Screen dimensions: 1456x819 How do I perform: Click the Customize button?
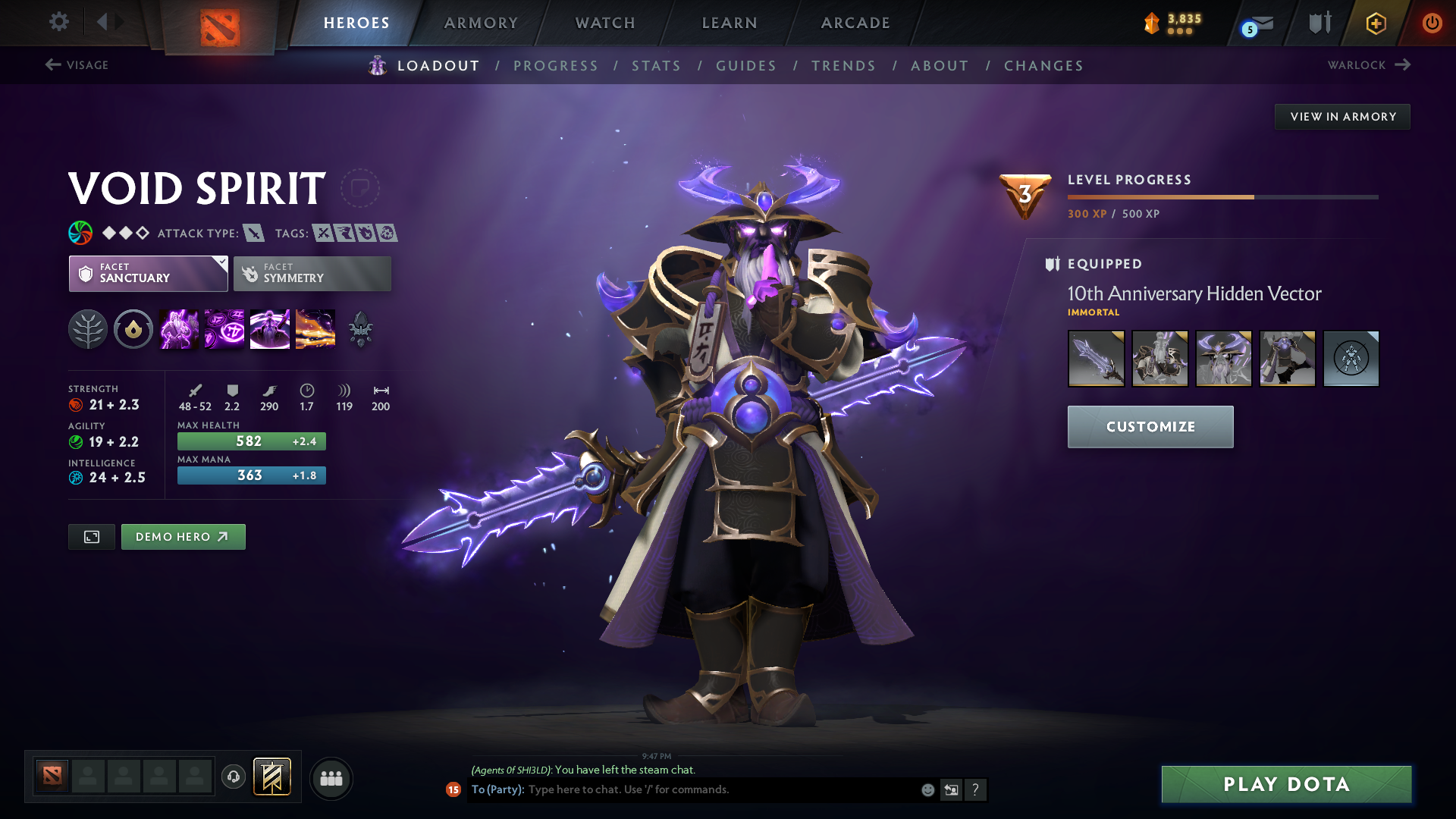pos(1150,426)
